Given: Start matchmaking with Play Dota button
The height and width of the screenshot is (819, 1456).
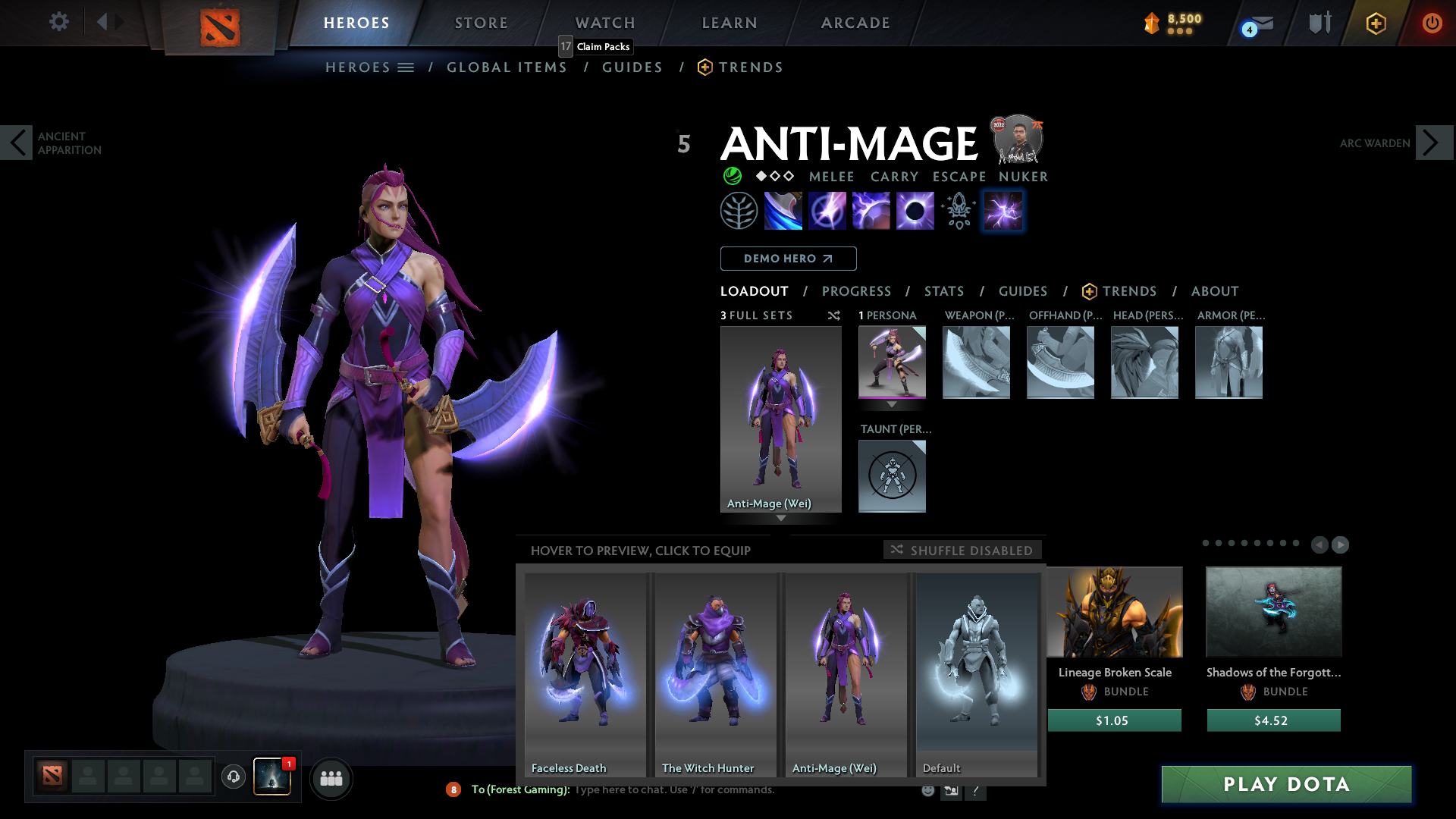Looking at the screenshot, I should (1286, 784).
